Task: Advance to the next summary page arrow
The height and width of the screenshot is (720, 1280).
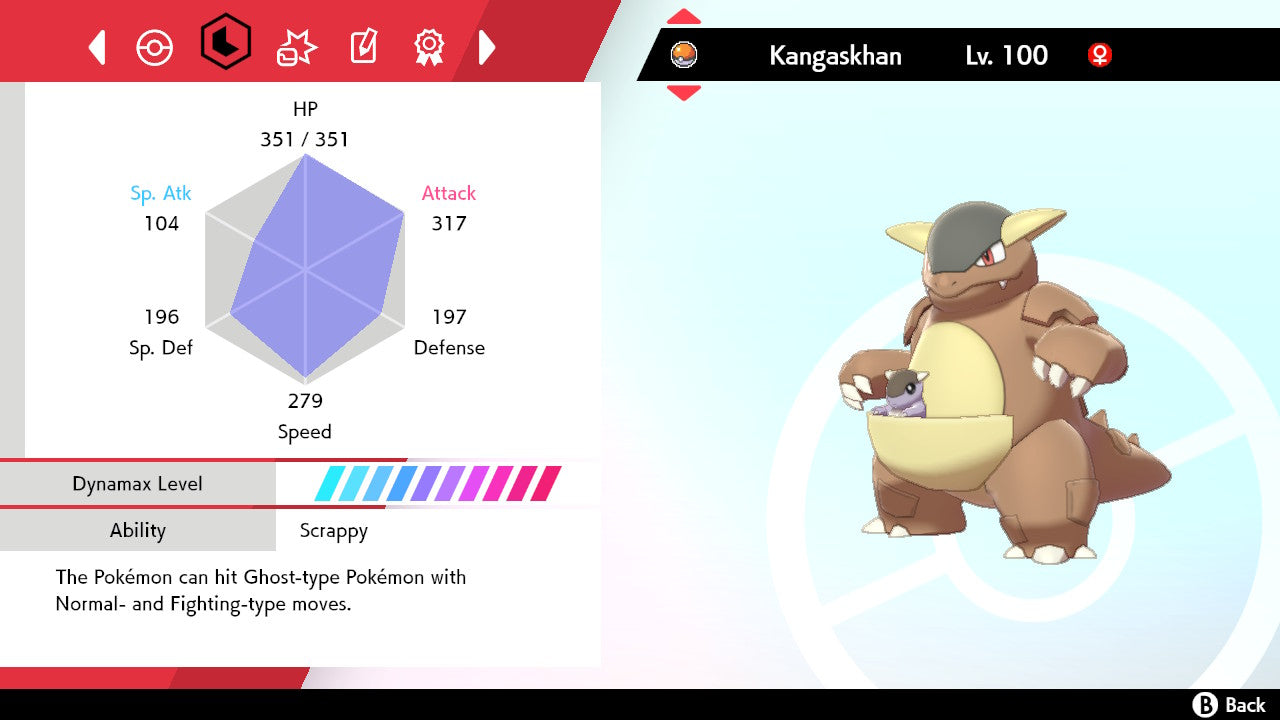Action: (x=487, y=47)
